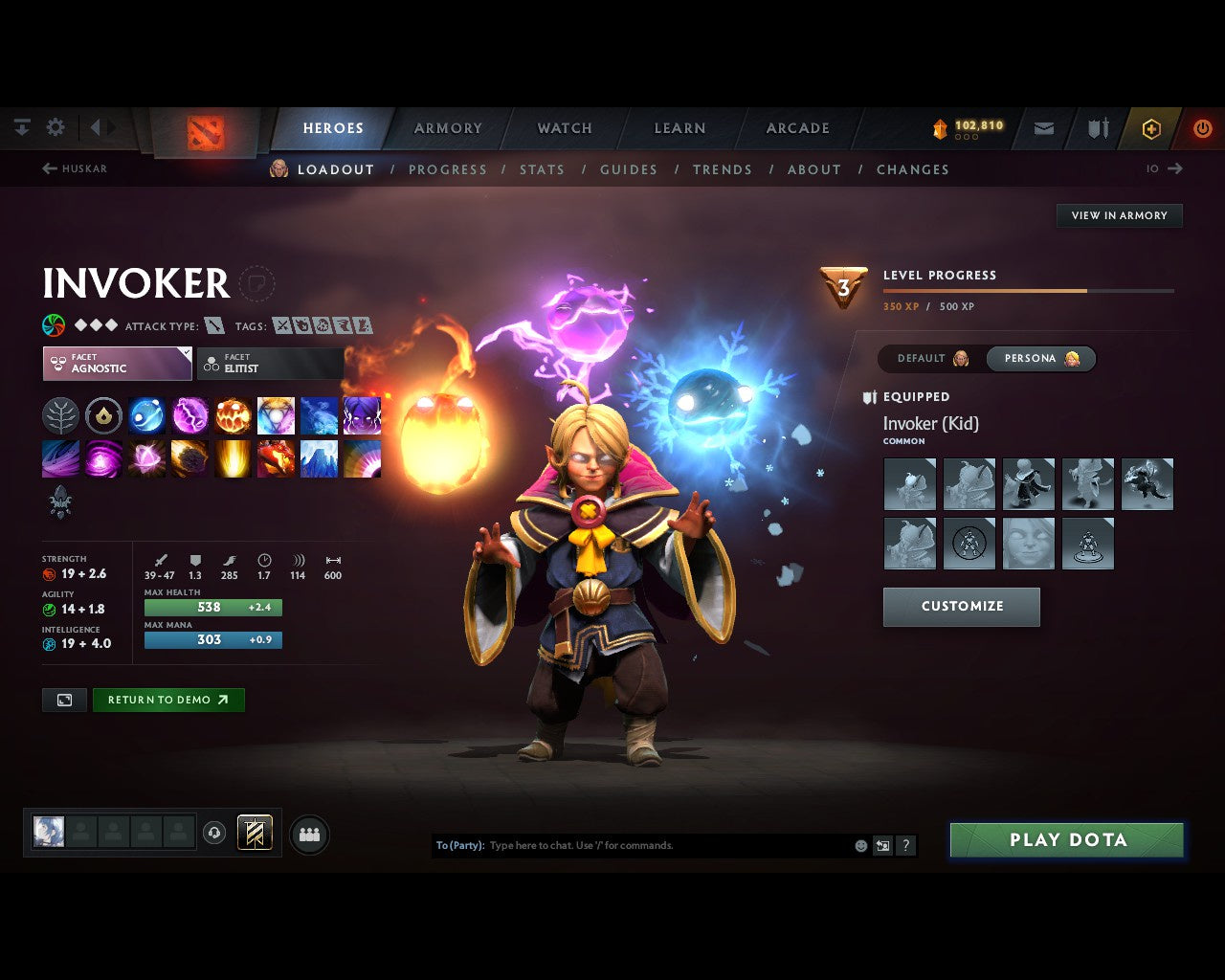The image size is (1225, 980).
Task: Click the Dota 2 logo home button
Action: point(206,131)
